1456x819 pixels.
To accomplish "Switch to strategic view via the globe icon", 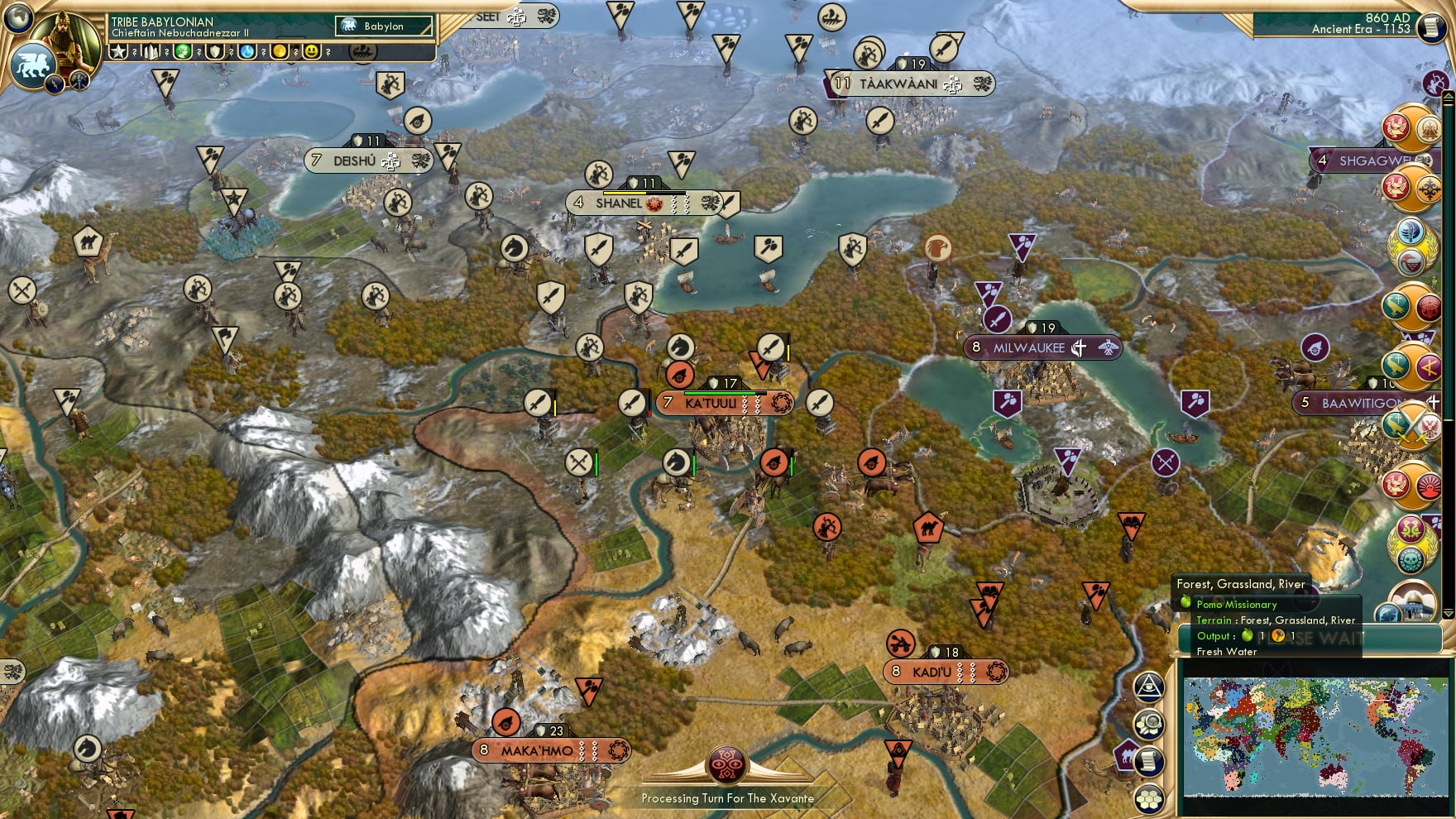I will coord(19,19).
